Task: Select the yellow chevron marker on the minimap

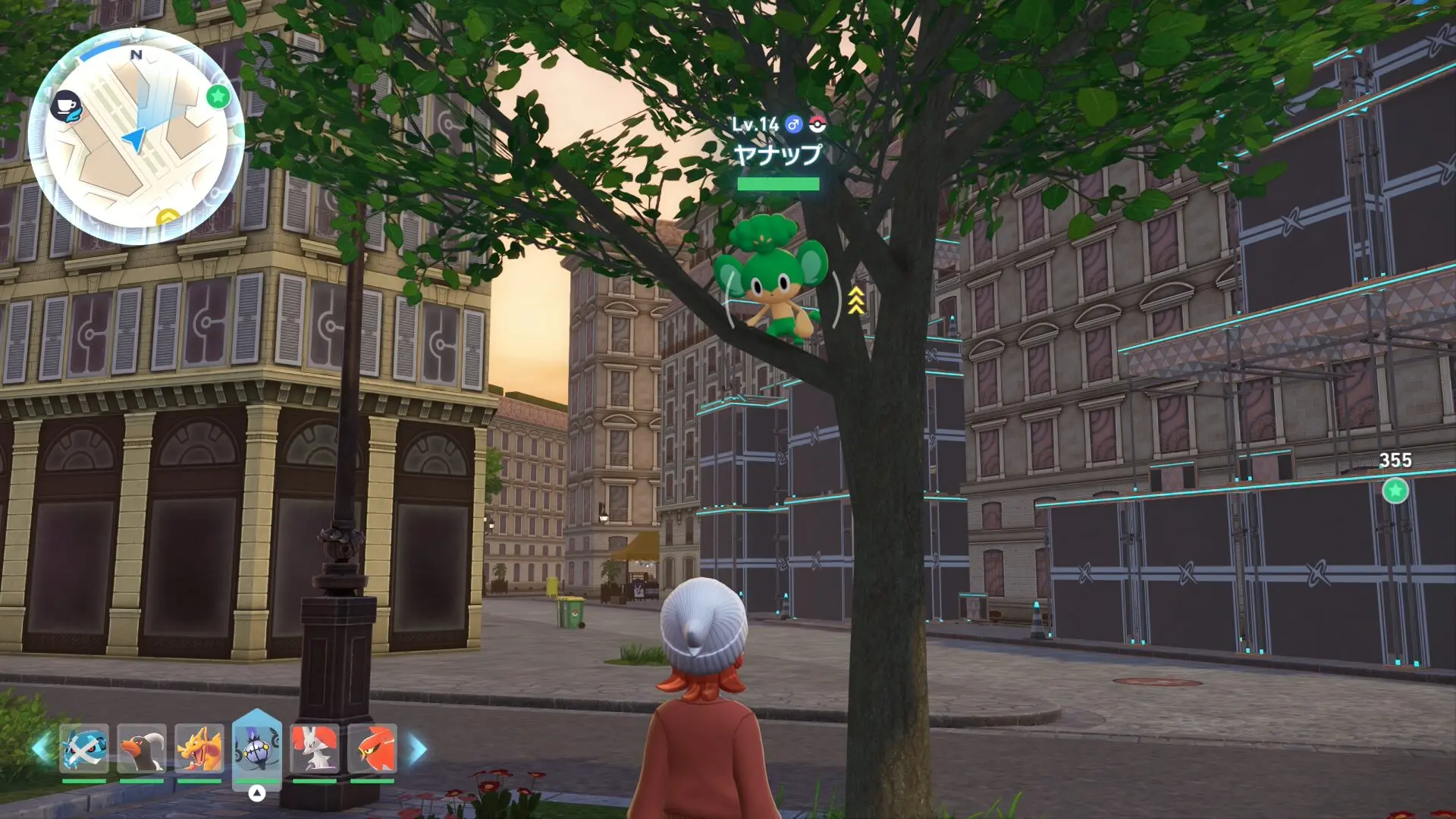Action: tap(168, 218)
